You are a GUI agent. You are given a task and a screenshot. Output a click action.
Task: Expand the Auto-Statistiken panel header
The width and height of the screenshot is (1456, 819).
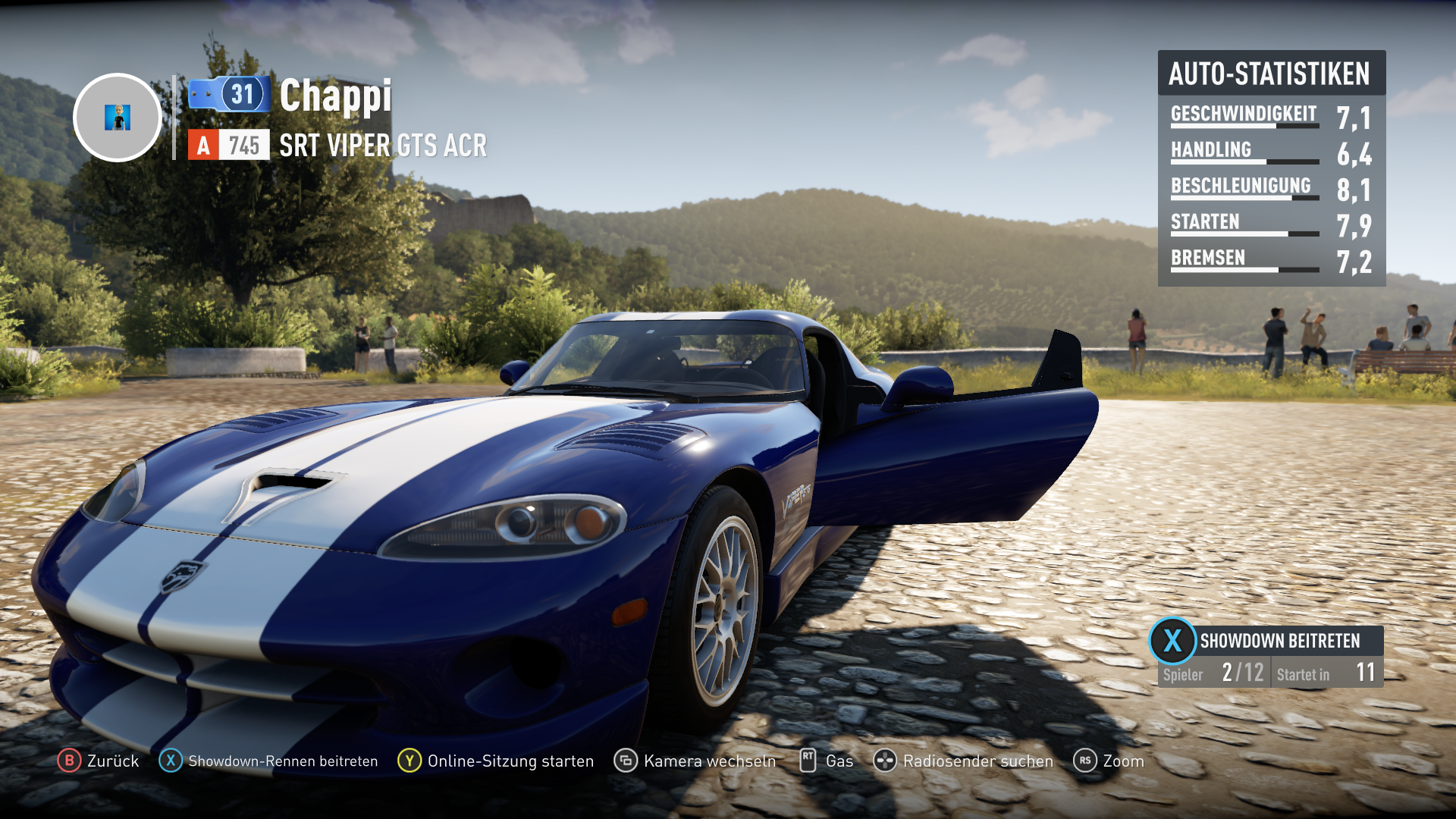[1271, 74]
